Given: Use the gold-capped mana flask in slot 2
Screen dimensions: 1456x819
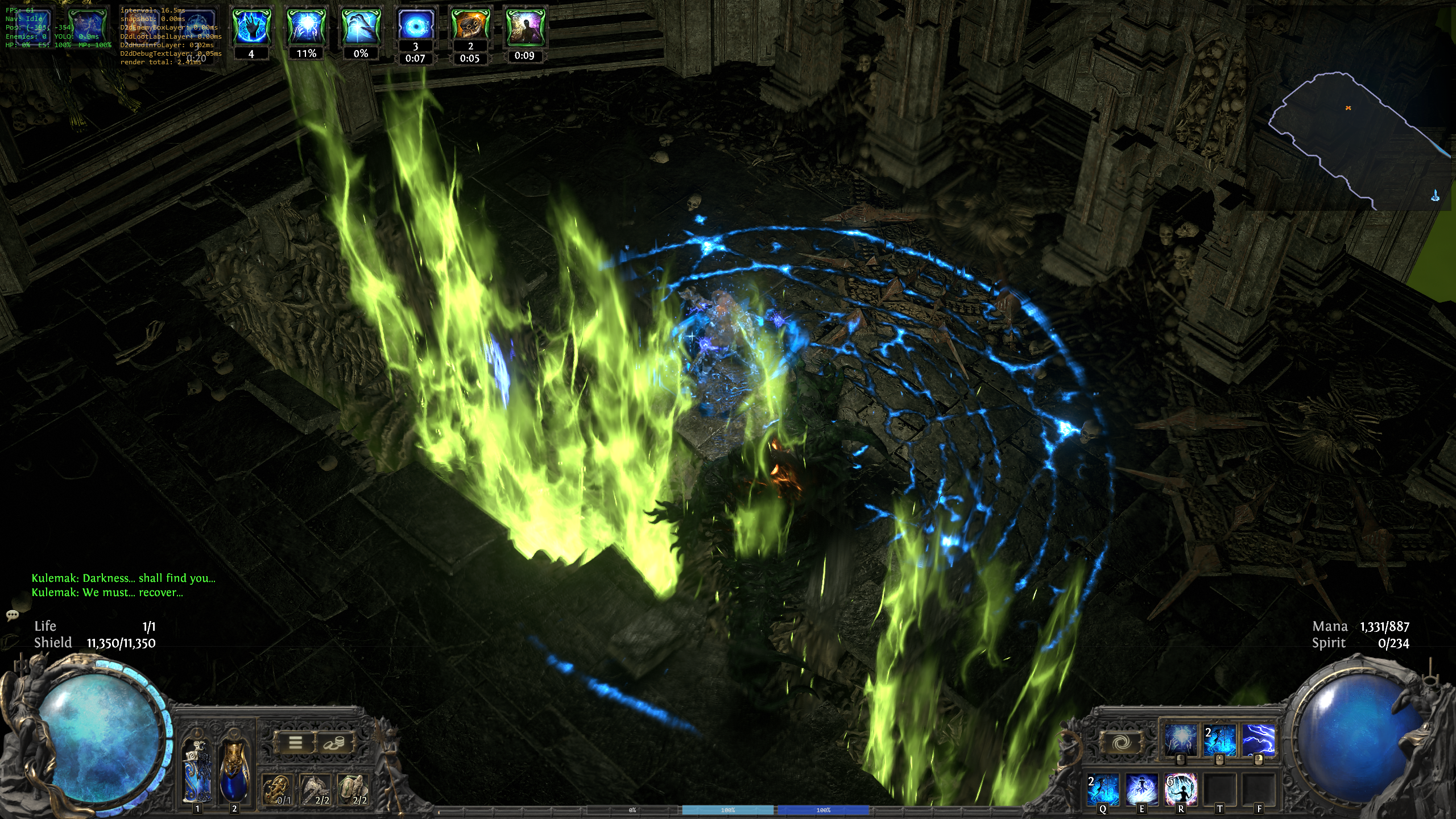Looking at the screenshot, I should 234,771.
